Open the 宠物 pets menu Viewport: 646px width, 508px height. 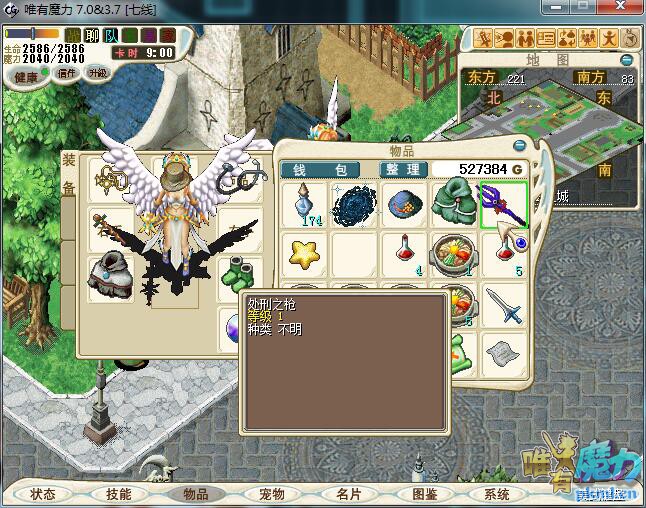(x=272, y=494)
